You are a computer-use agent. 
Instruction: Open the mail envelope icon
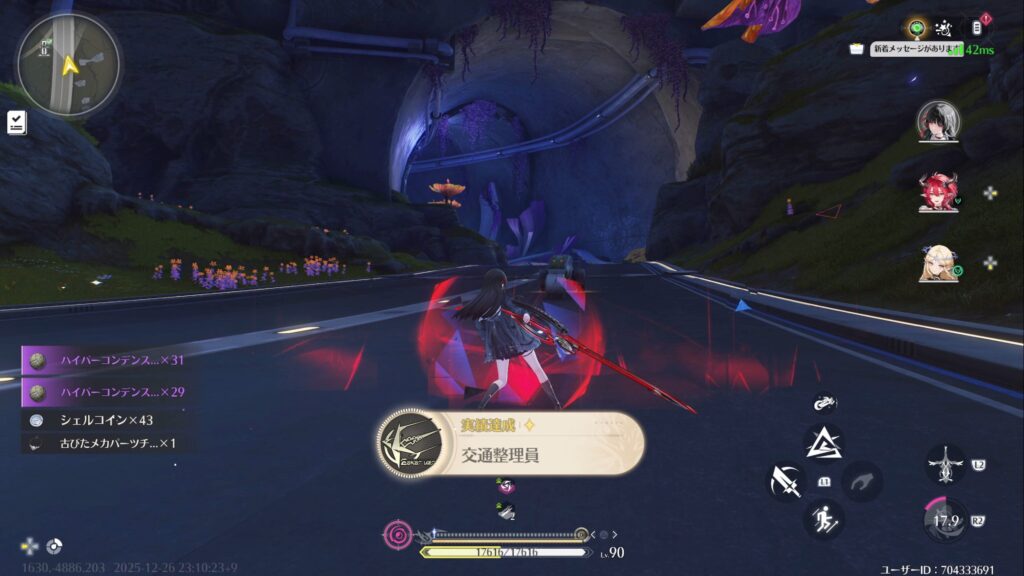[857, 48]
